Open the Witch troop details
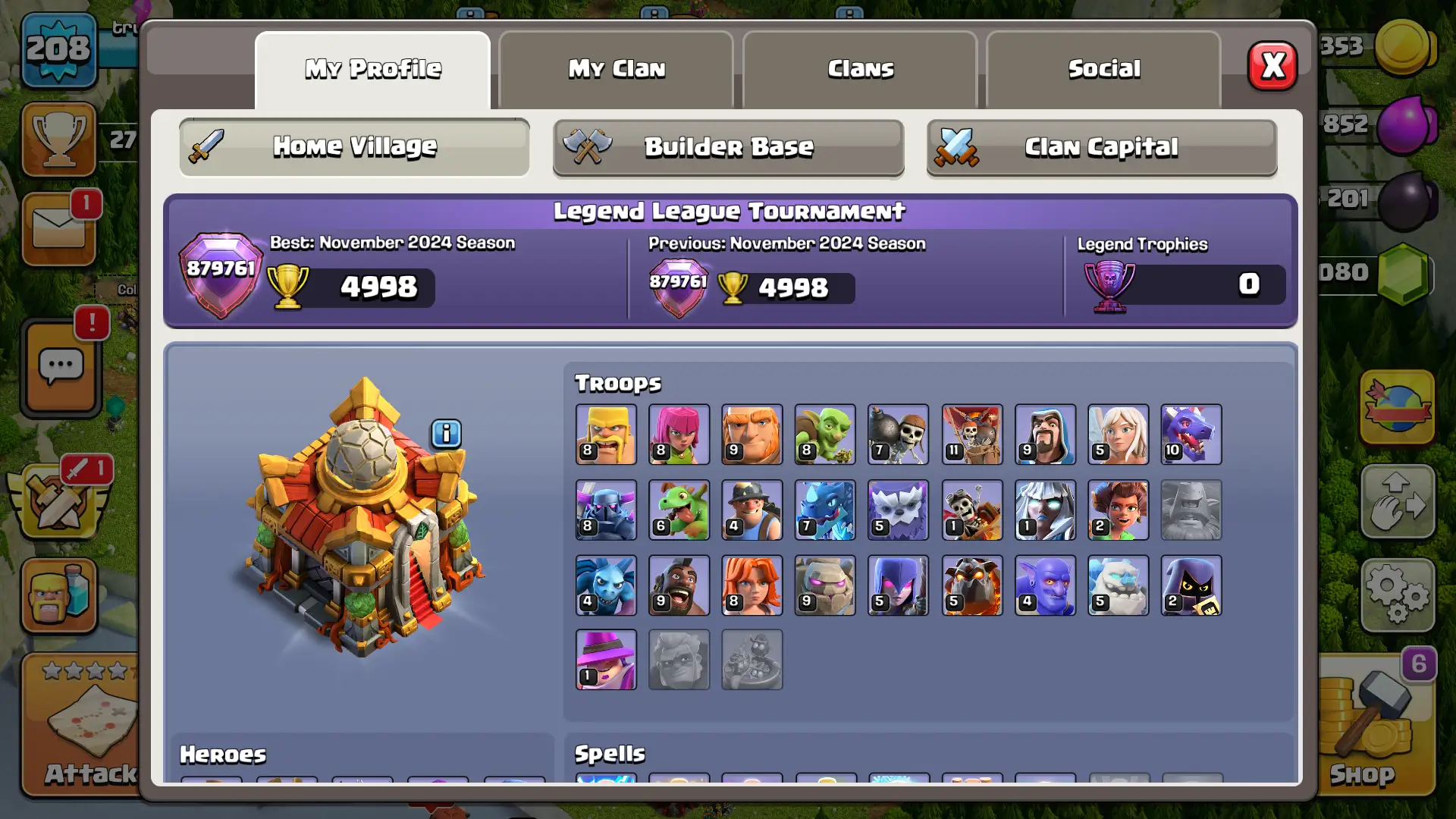Screen dimensions: 1456x819 click(x=898, y=585)
